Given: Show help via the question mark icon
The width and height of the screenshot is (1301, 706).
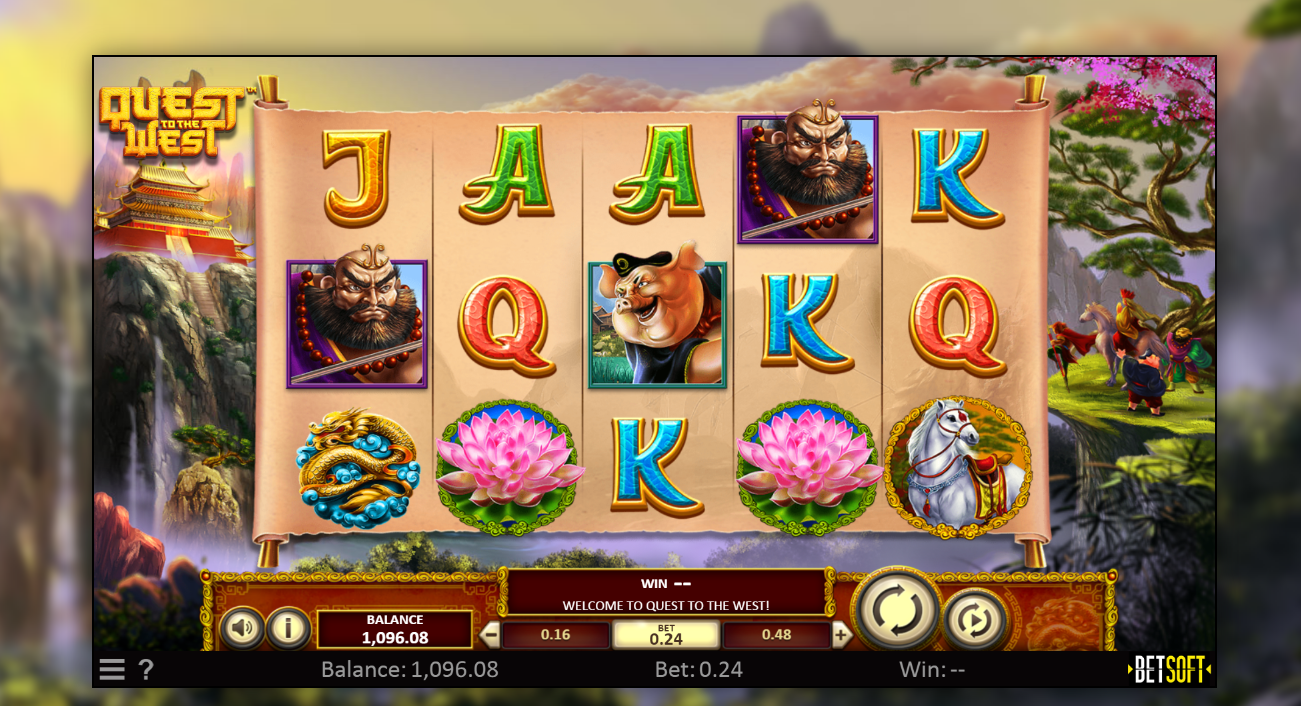Looking at the screenshot, I should click(x=146, y=670).
